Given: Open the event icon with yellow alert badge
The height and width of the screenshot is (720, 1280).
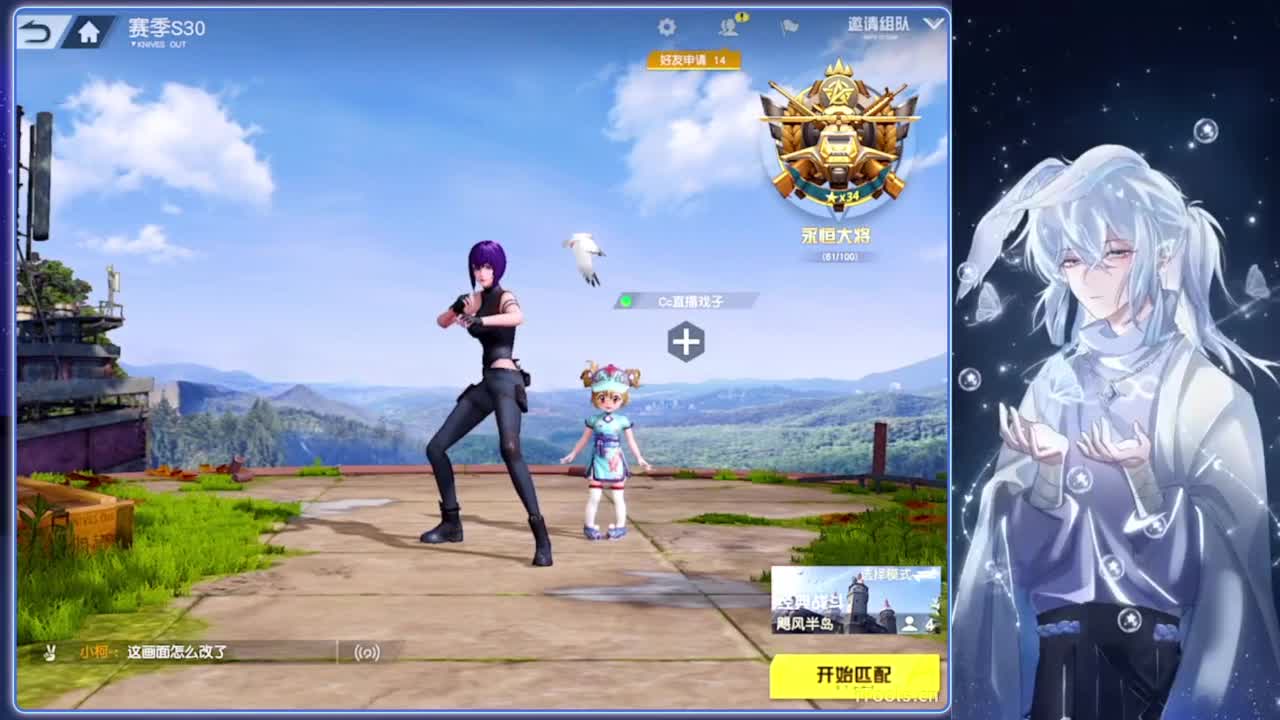Looking at the screenshot, I should pos(730,25).
